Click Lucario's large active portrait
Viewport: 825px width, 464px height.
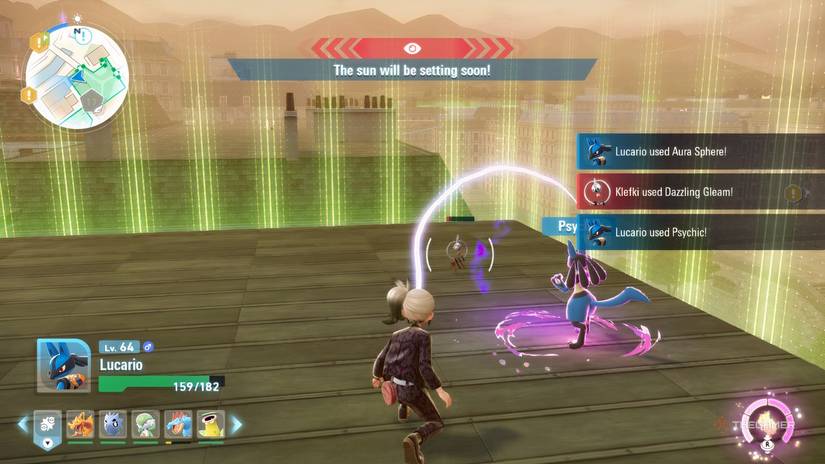[64, 366]
